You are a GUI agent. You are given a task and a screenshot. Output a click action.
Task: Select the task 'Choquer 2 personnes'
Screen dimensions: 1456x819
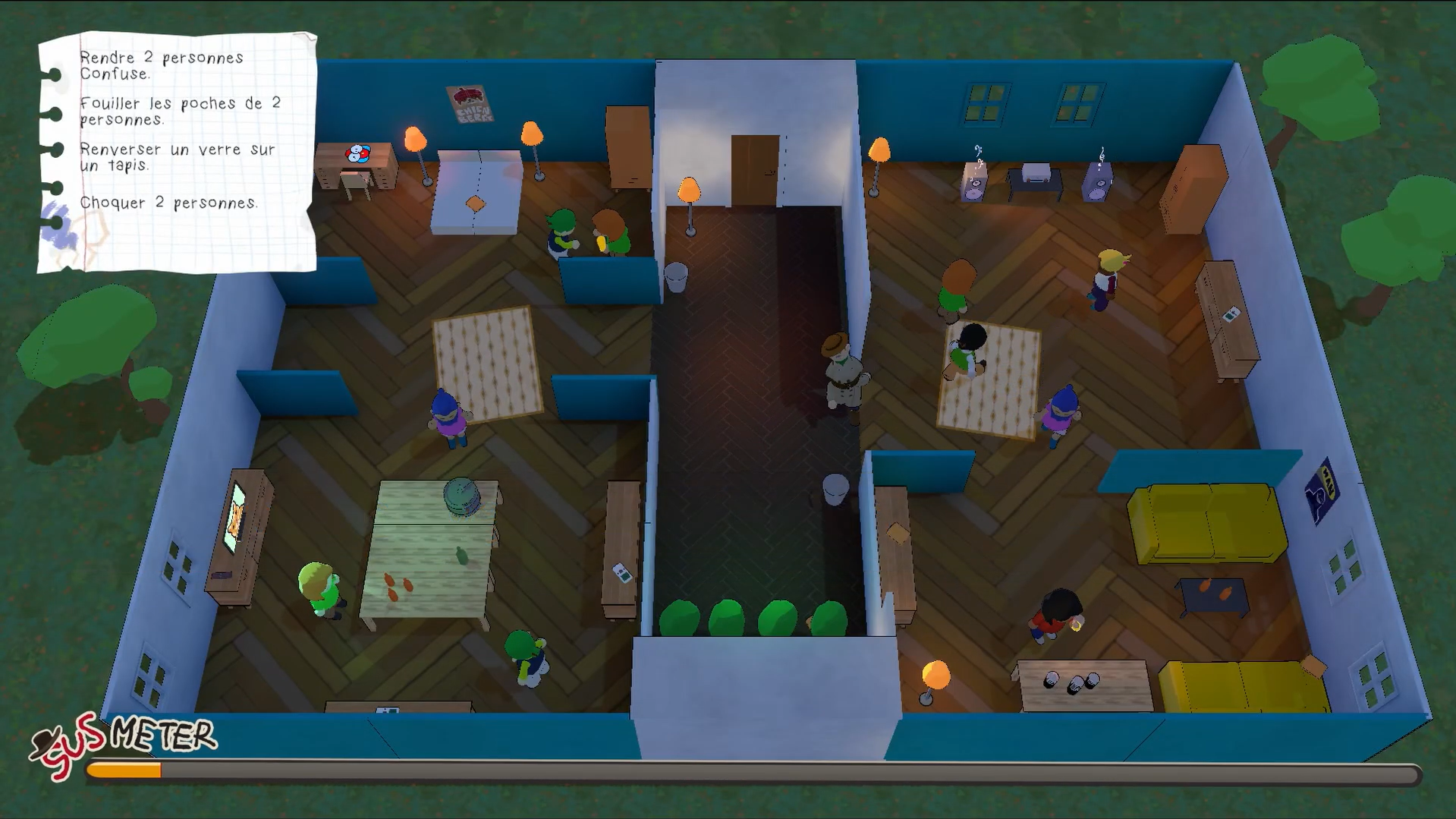click(x=169, y=203)
